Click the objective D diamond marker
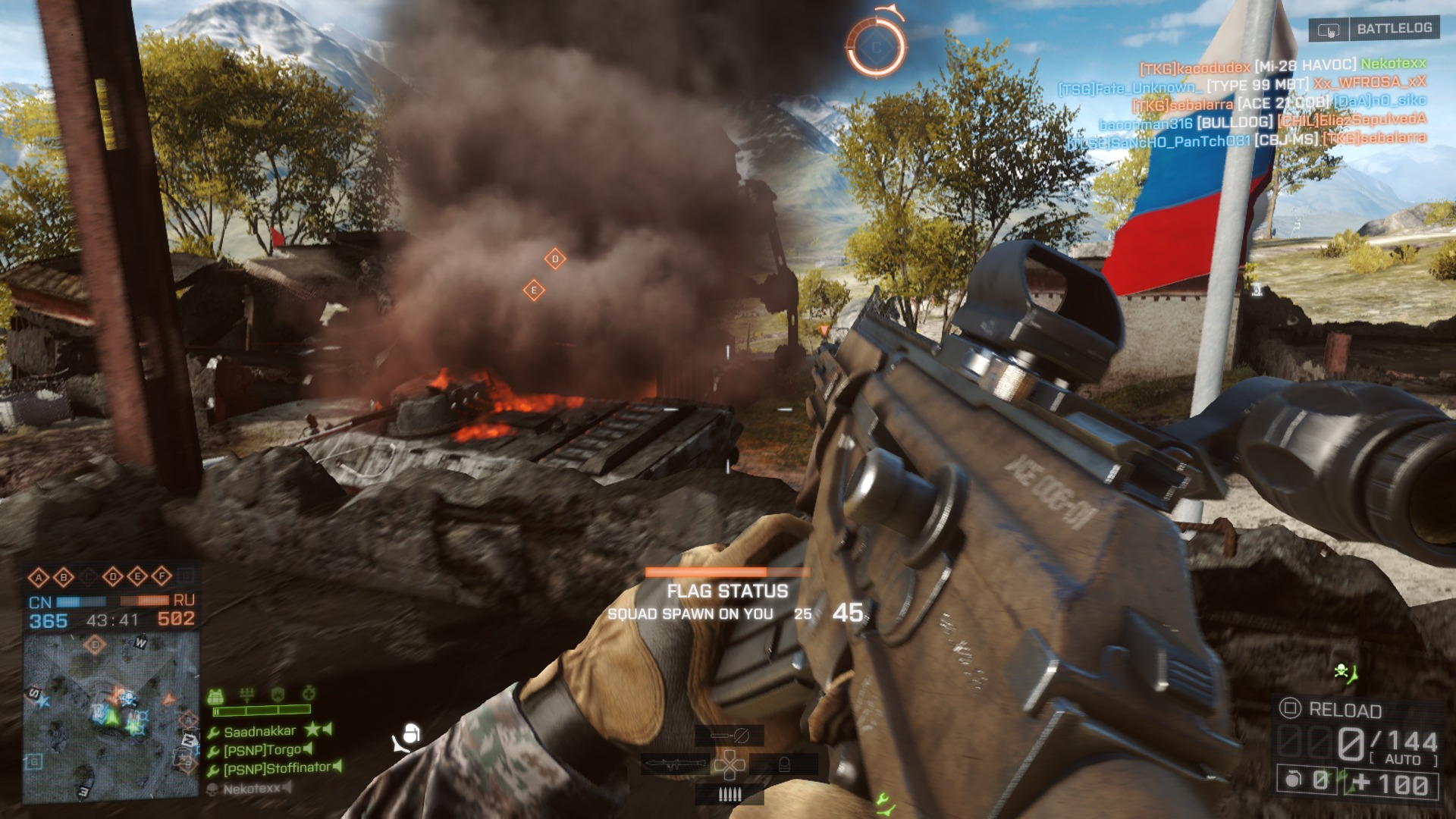 pos(555,259)
